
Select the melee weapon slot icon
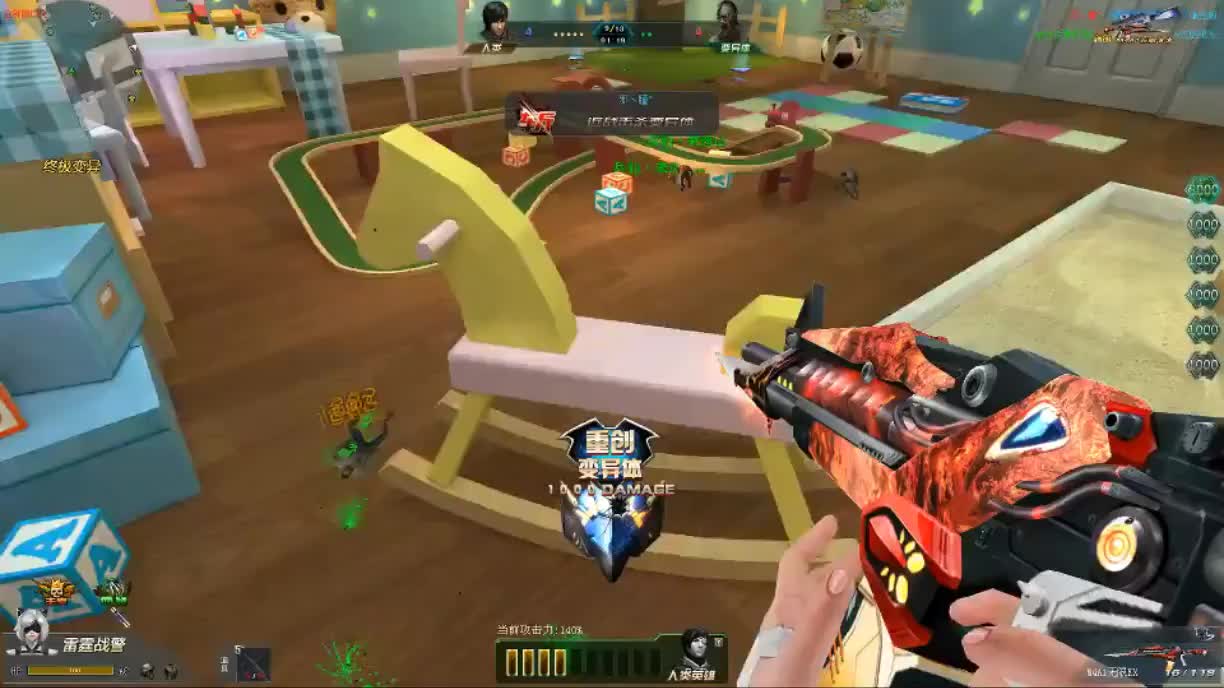253,664
